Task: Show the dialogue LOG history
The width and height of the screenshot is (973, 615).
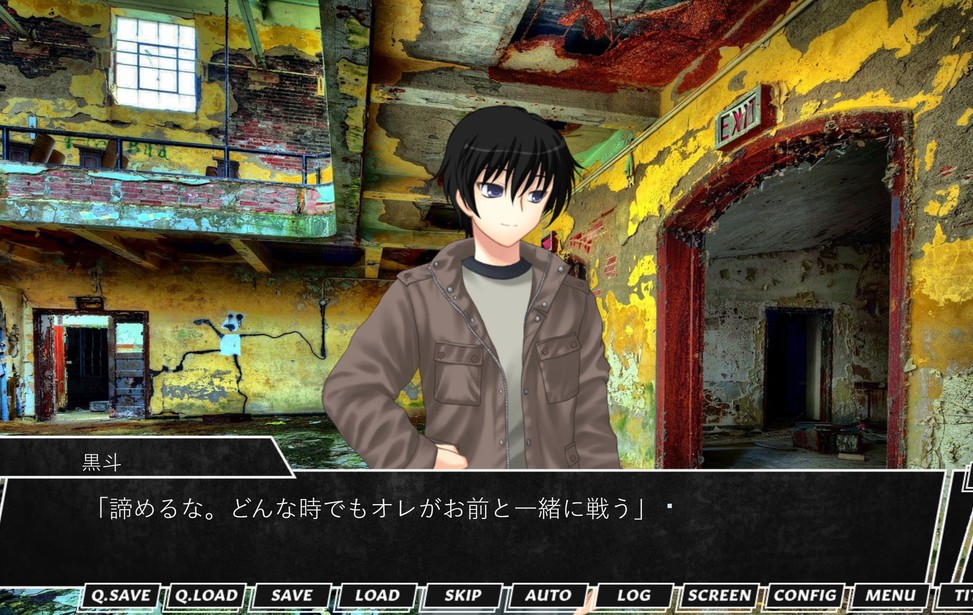Action: (x=634, y=596)
